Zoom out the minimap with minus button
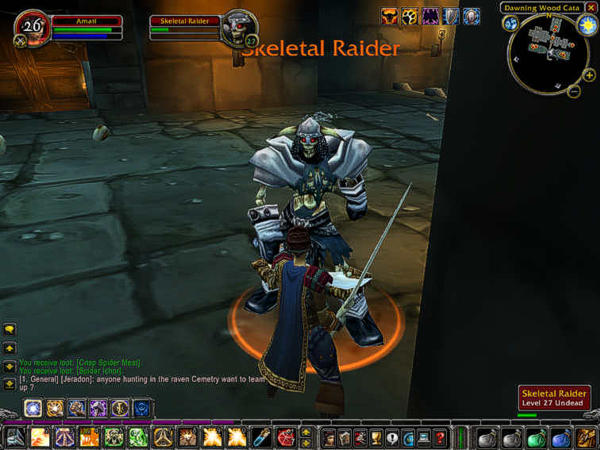 (575, 91)
